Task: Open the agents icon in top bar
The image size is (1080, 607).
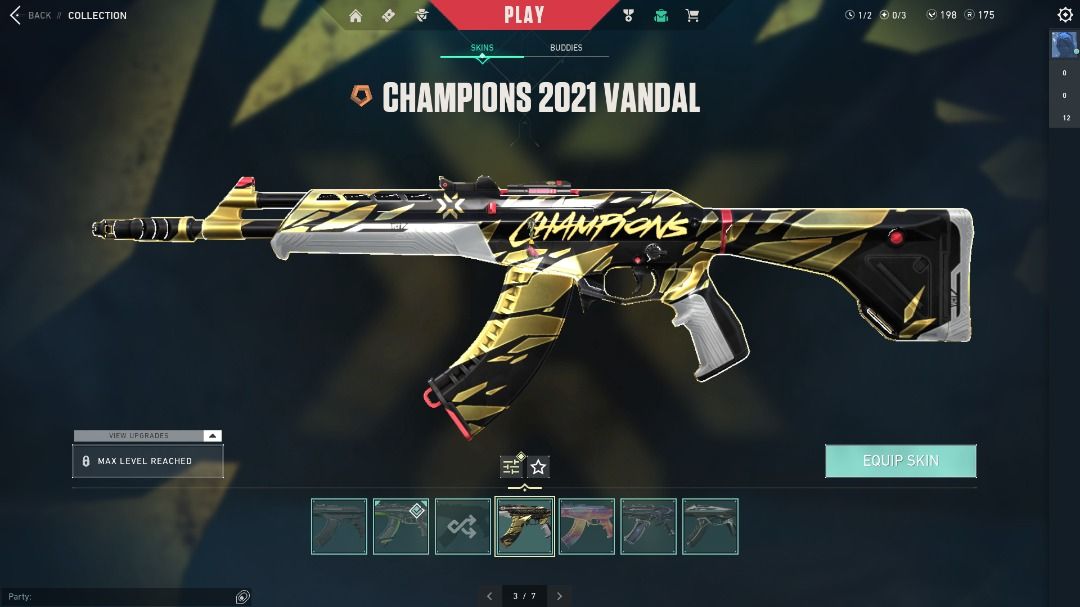Action: point(422,15)
